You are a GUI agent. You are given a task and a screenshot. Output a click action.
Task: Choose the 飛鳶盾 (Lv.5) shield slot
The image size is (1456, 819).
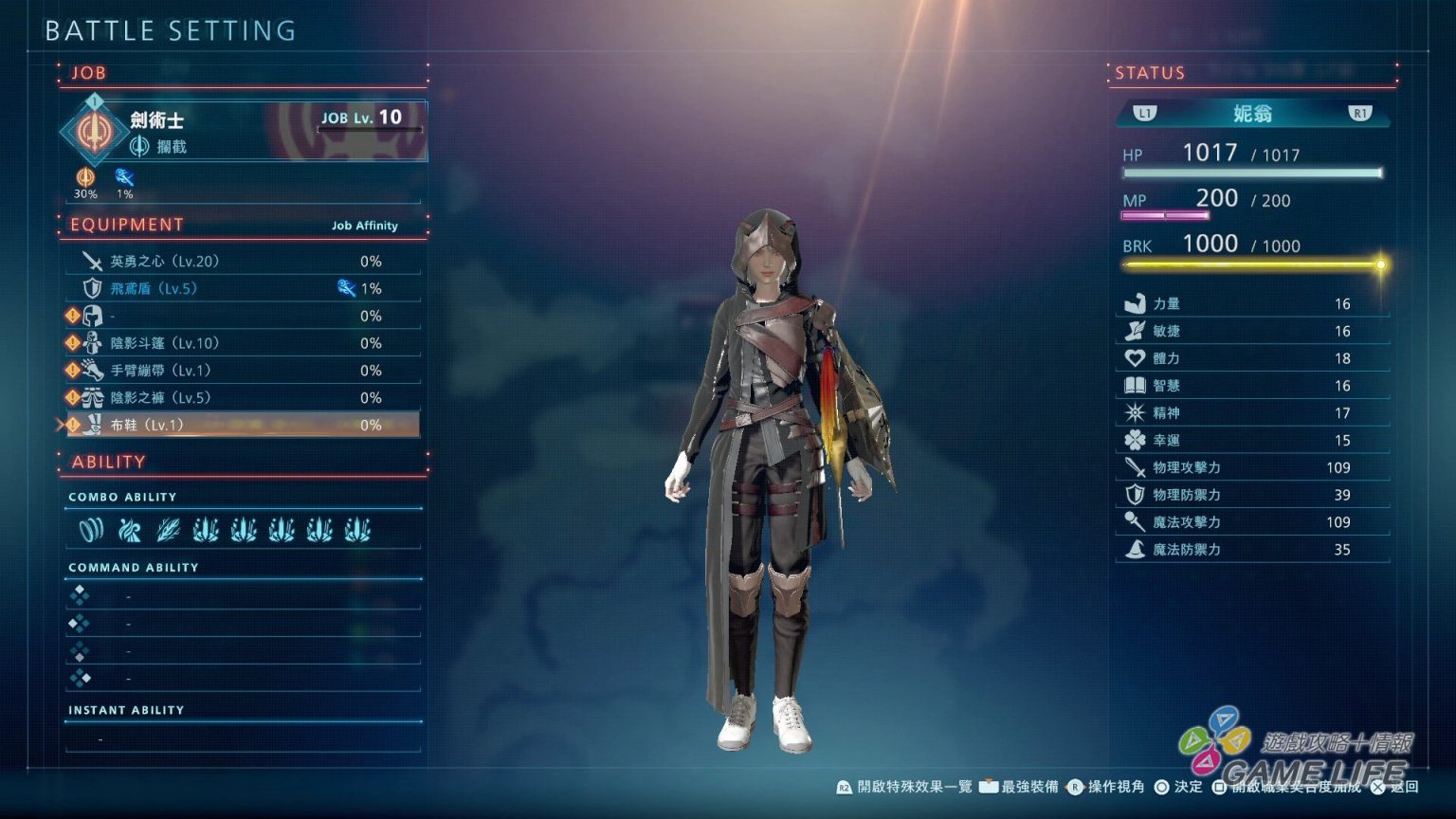coord(242,288)
